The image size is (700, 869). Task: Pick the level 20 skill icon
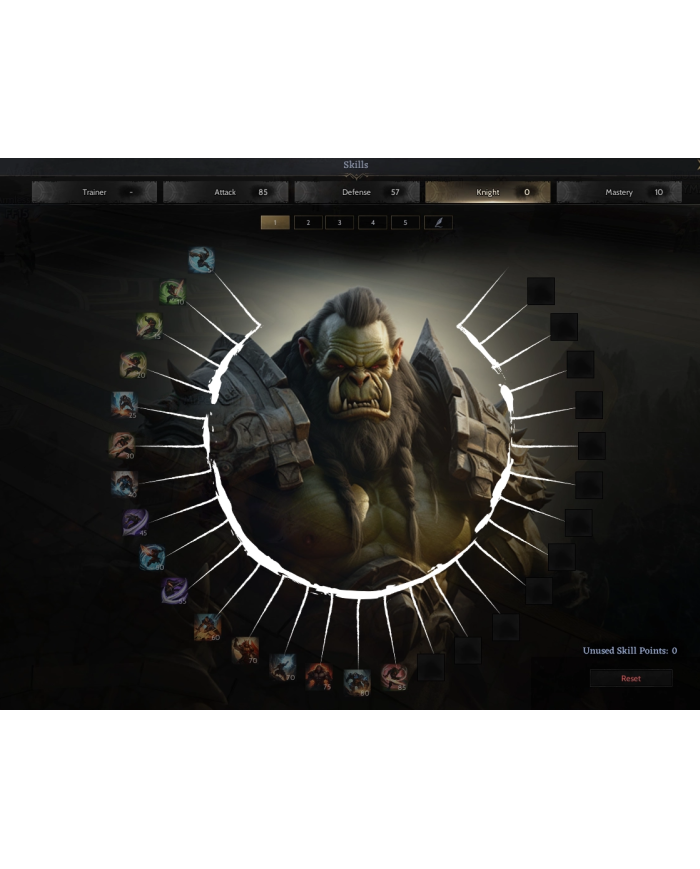click(x=132, y=365)
